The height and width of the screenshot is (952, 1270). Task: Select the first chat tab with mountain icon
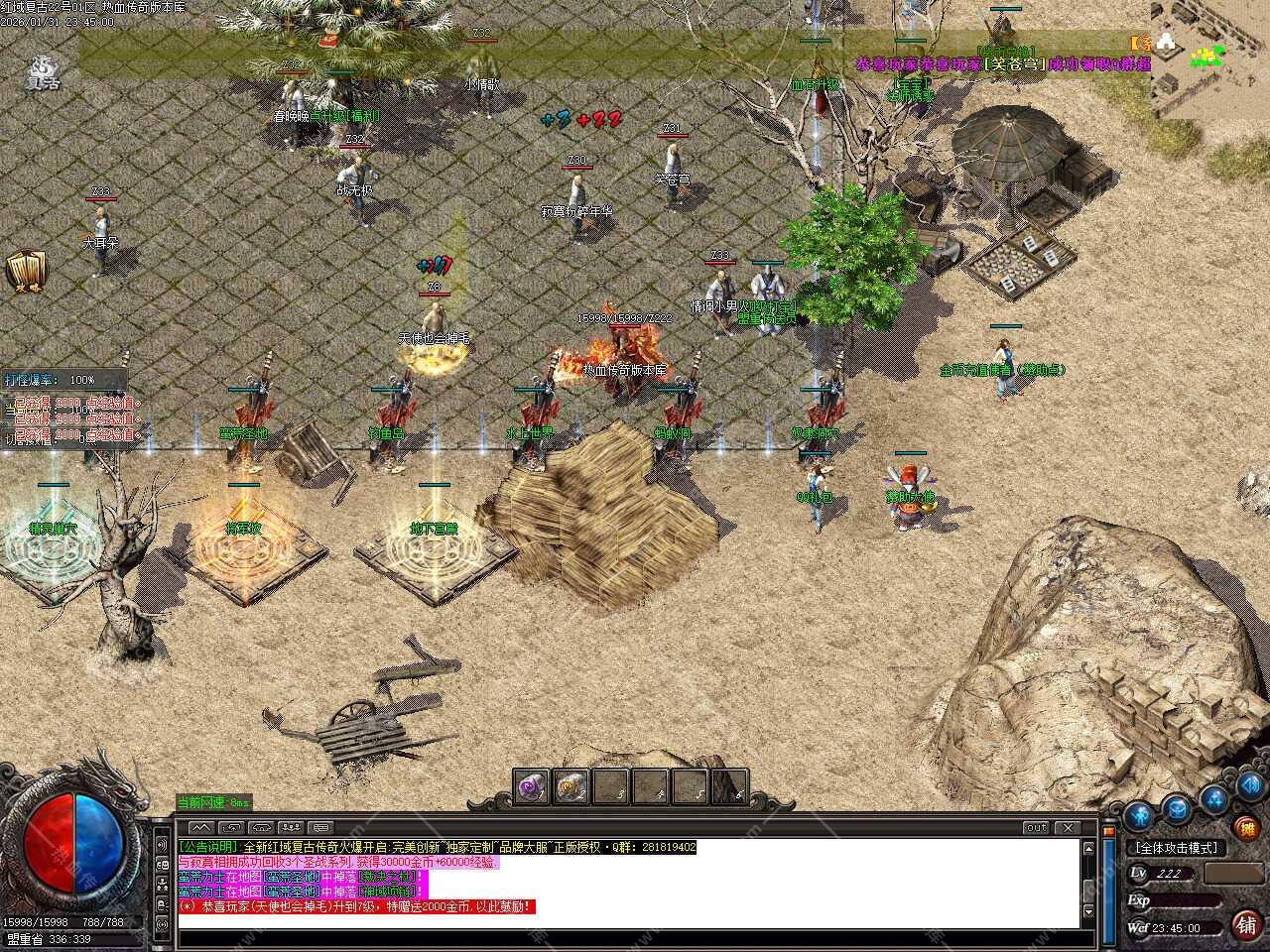pos(200,827)
